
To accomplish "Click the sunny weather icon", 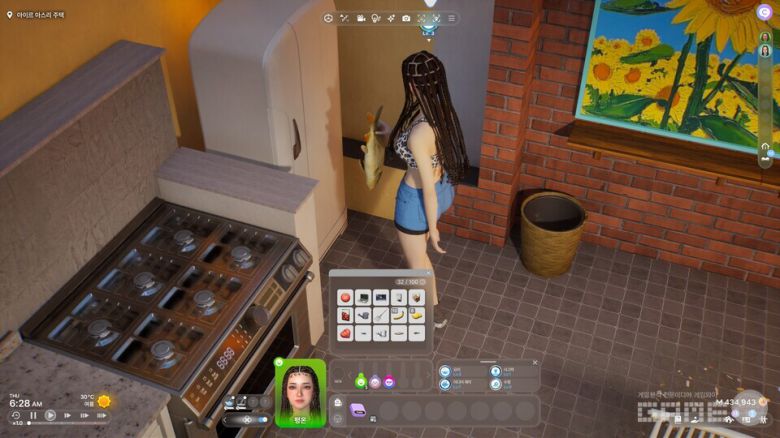I will pyautogui.click(x=103, y=401).
